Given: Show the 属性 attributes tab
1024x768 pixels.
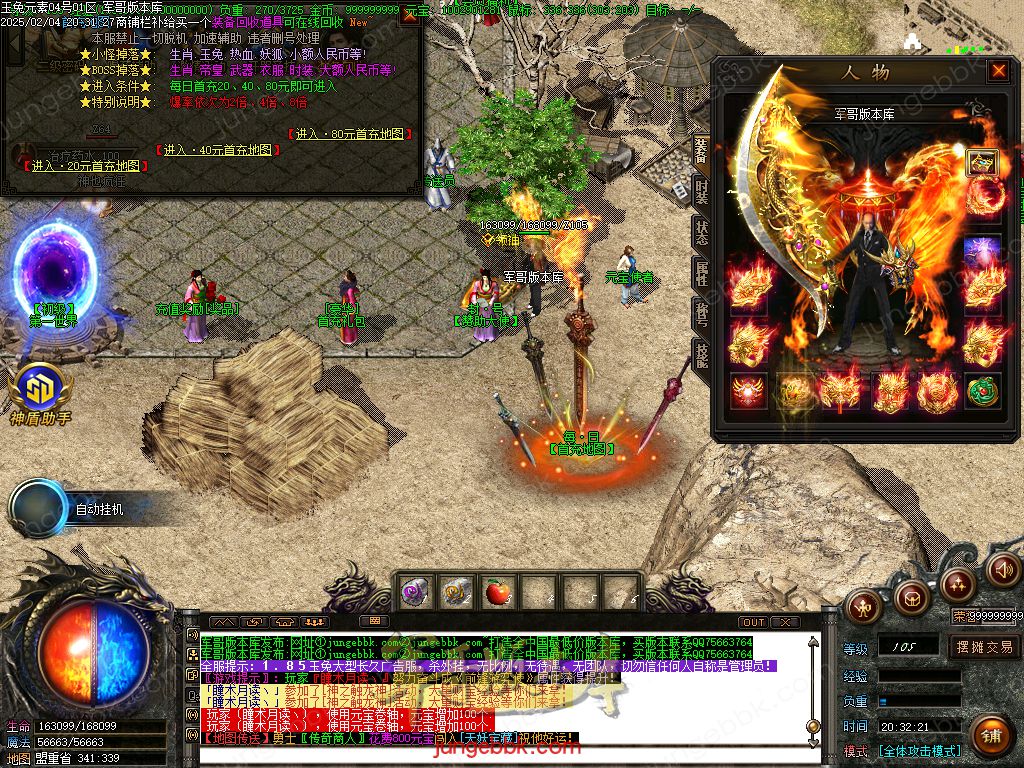Looking at the screenshot, I should tap(702, 274).
